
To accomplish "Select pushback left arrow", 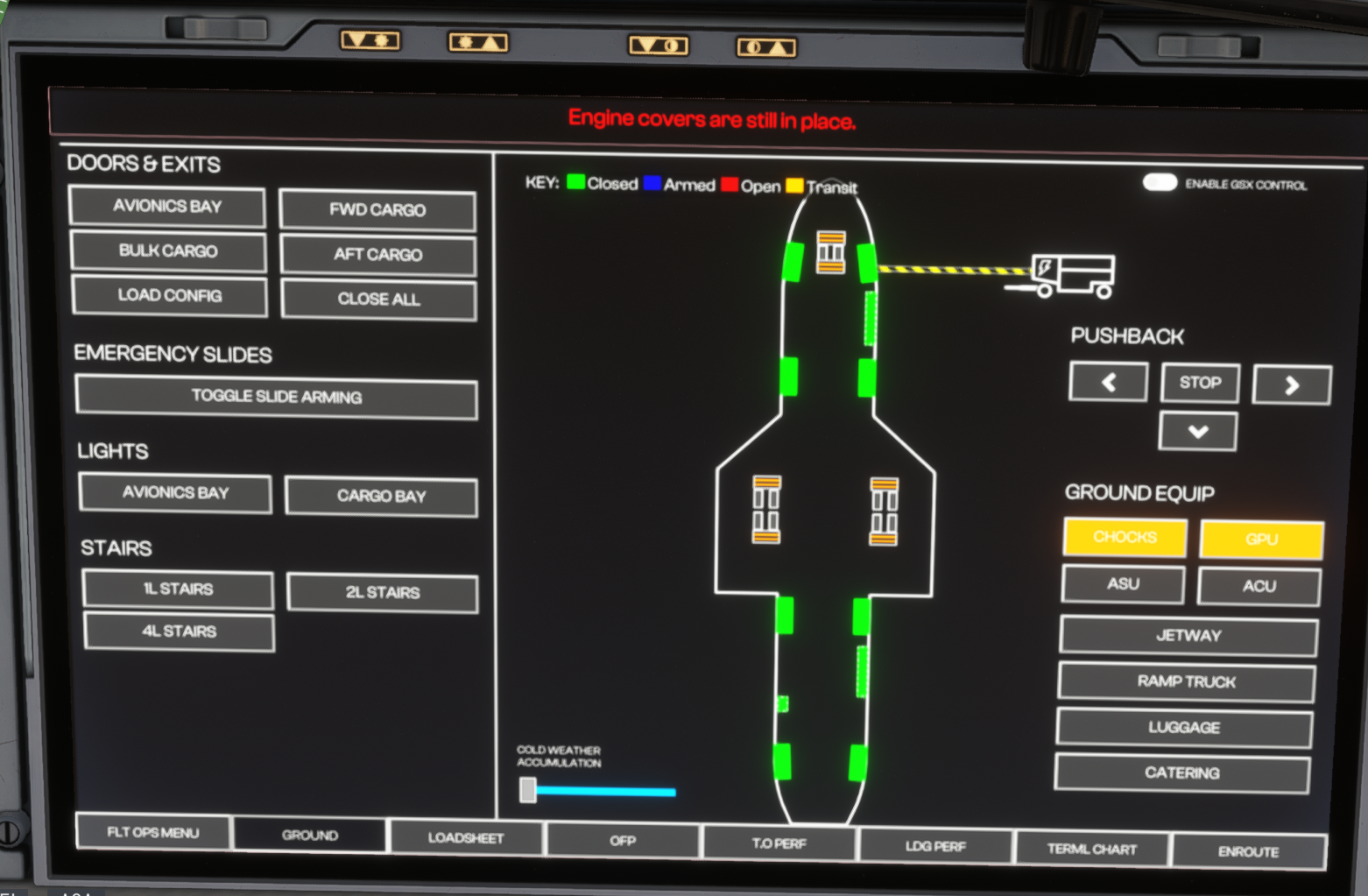I will point(1108,383).
